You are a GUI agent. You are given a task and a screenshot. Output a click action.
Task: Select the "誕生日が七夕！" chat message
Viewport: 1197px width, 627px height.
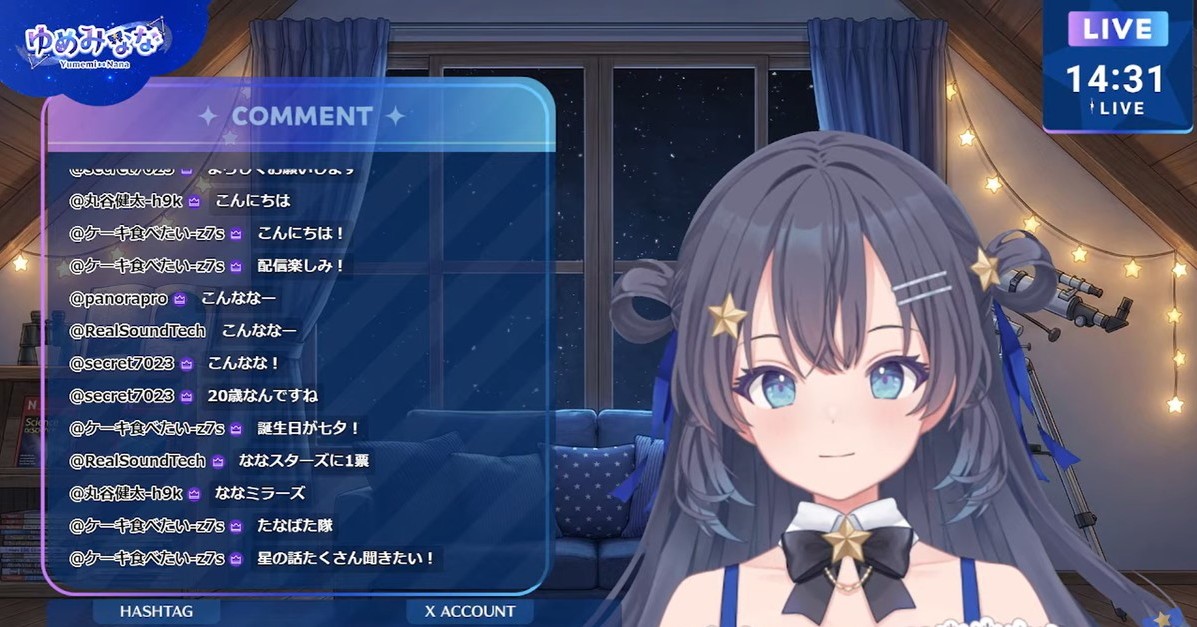point(308,428)
